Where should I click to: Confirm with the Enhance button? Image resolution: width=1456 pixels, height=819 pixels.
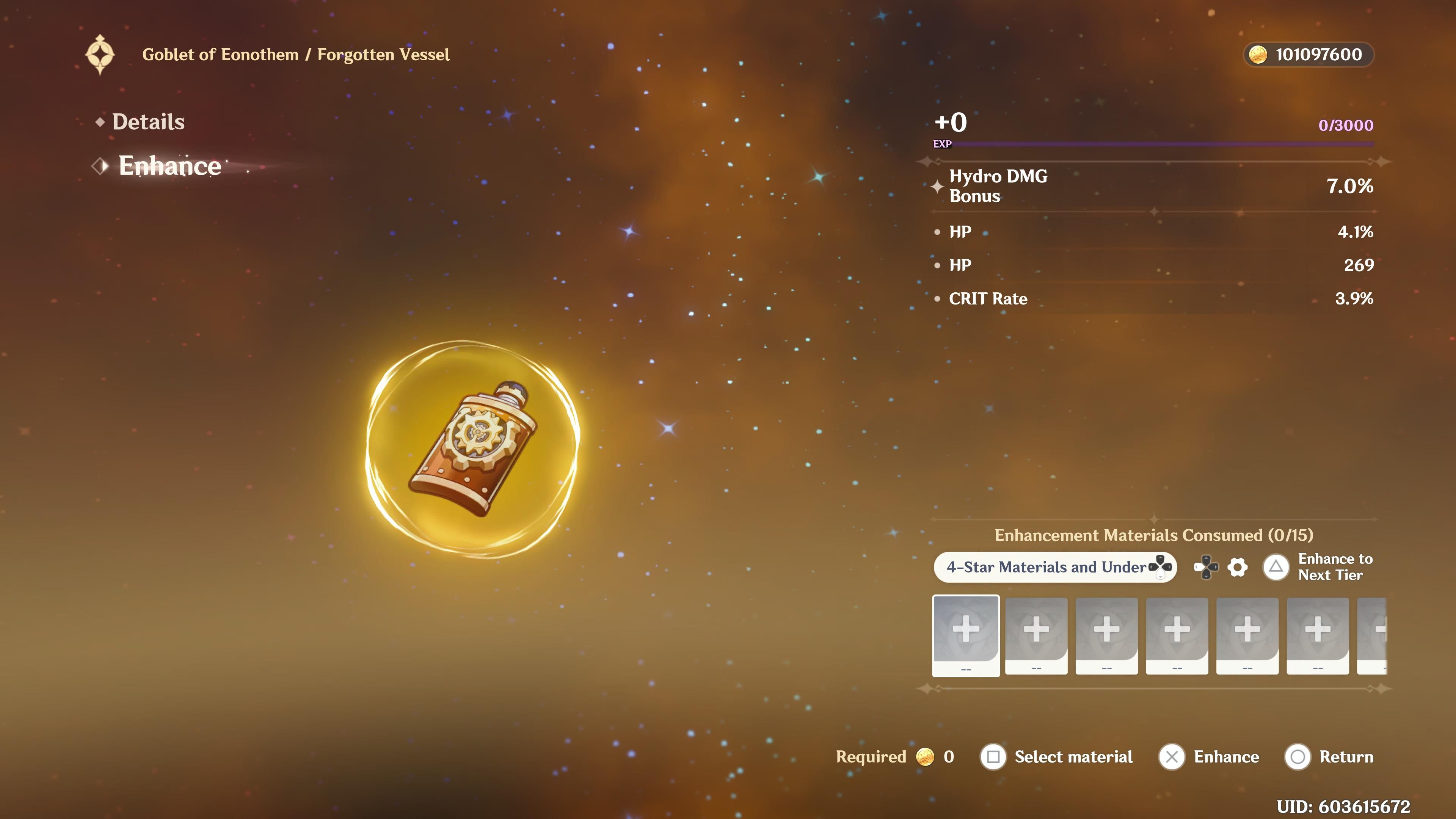point(1210,757)
